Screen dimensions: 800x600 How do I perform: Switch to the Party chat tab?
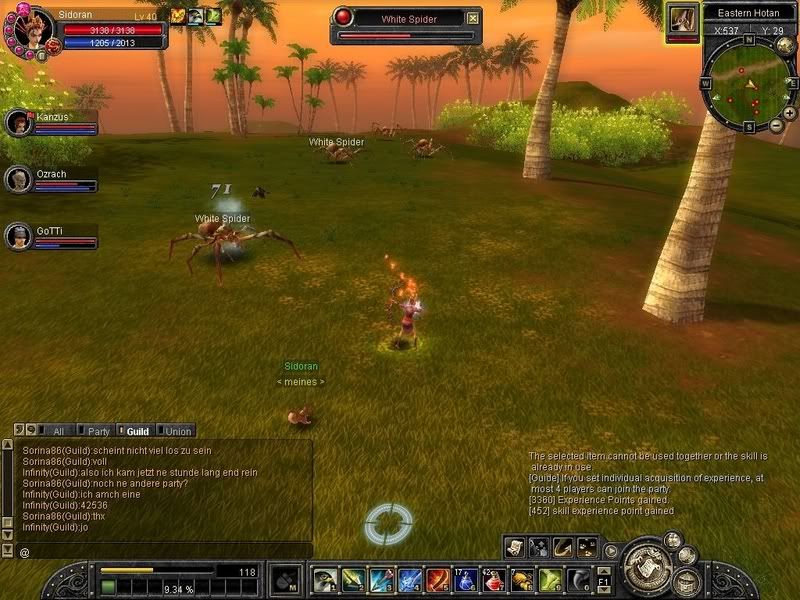97,431
